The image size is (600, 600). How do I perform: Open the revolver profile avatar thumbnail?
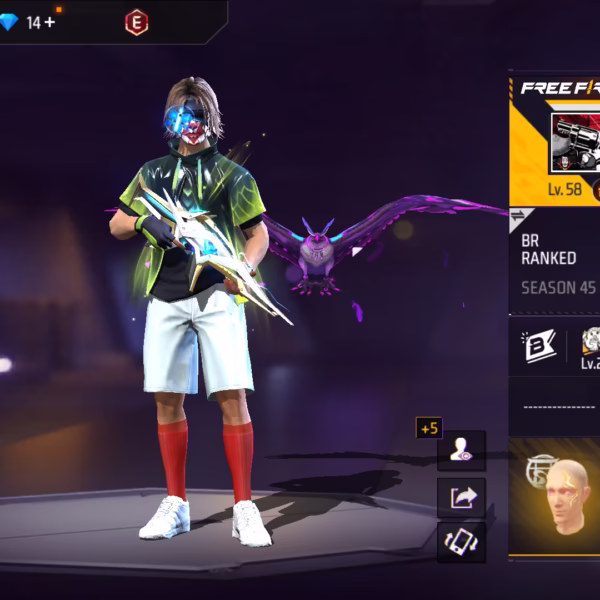point(575,141)
